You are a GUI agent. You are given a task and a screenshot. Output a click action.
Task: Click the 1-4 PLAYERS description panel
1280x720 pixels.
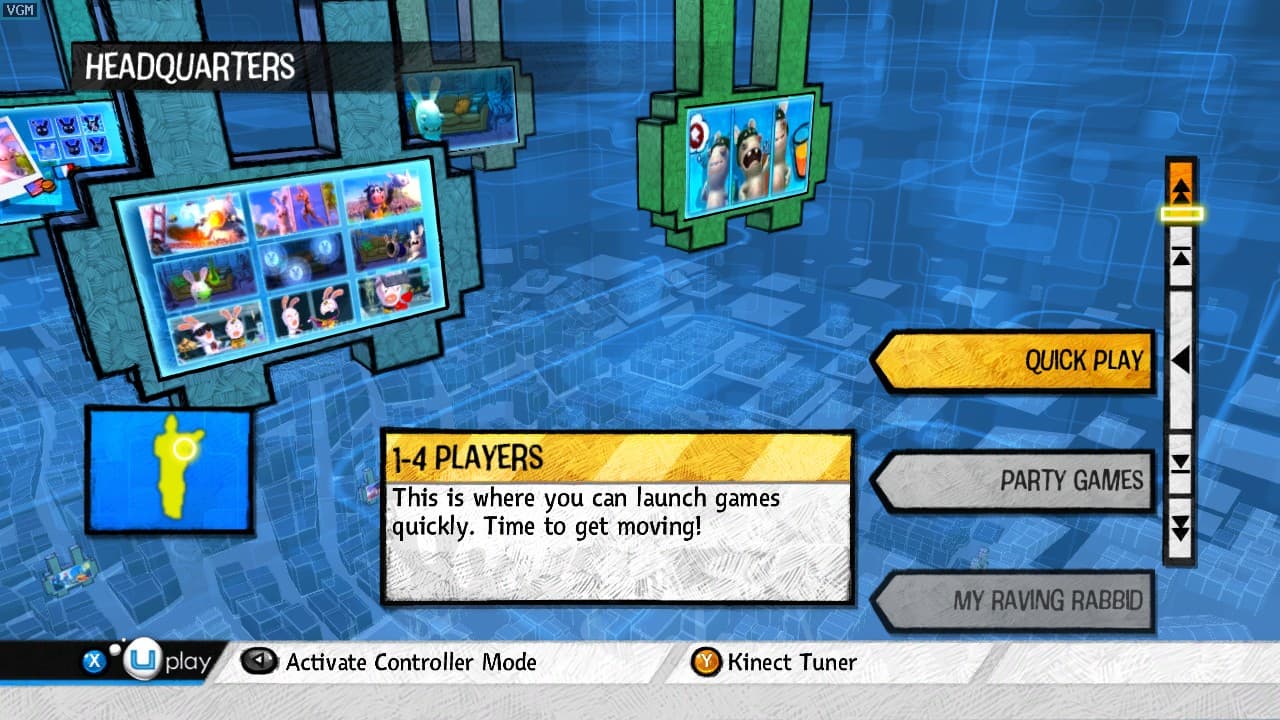620,512
